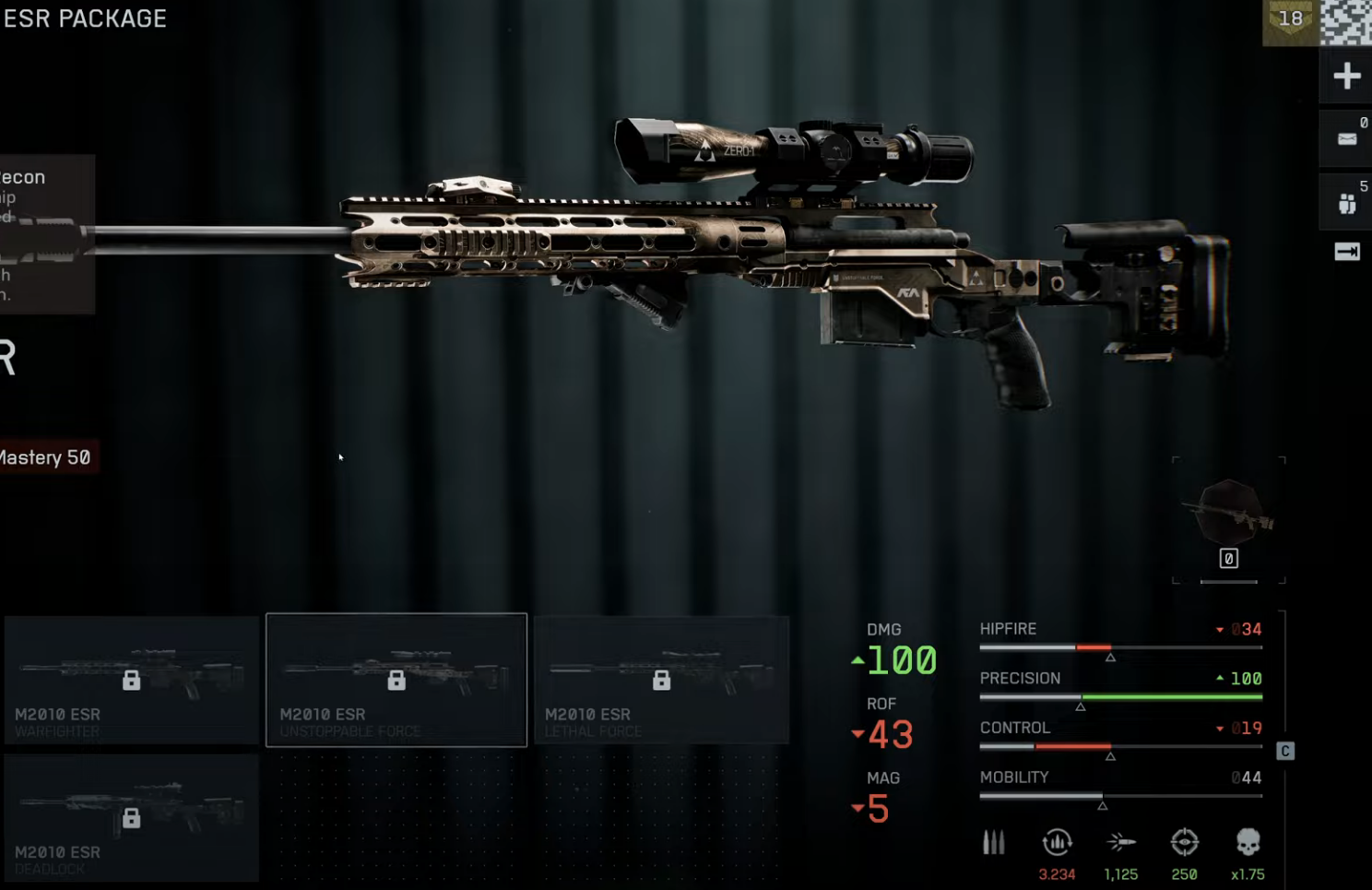Click the plus button in the sidebar
Viewport: 1372px width, 890px height.
point(1346,77)
